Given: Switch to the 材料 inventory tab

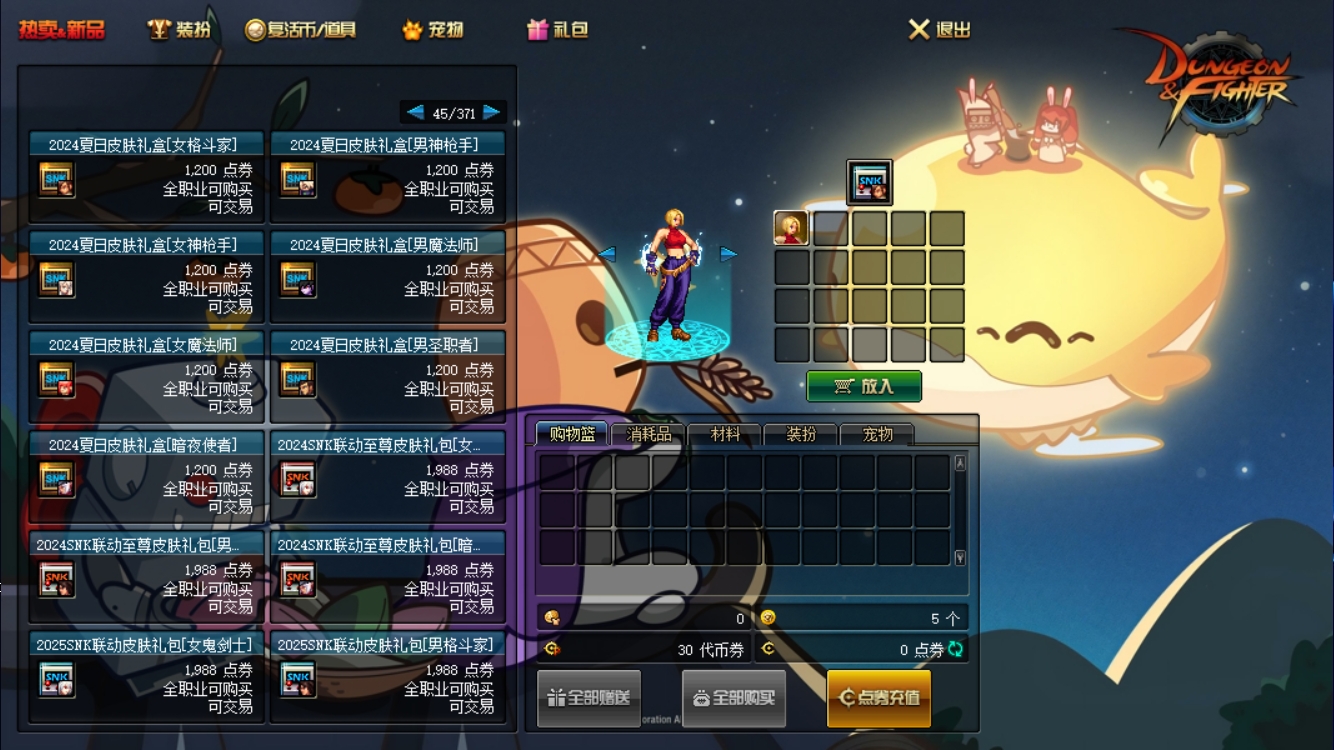Looking at the screenshot, I should click(725, 434).
